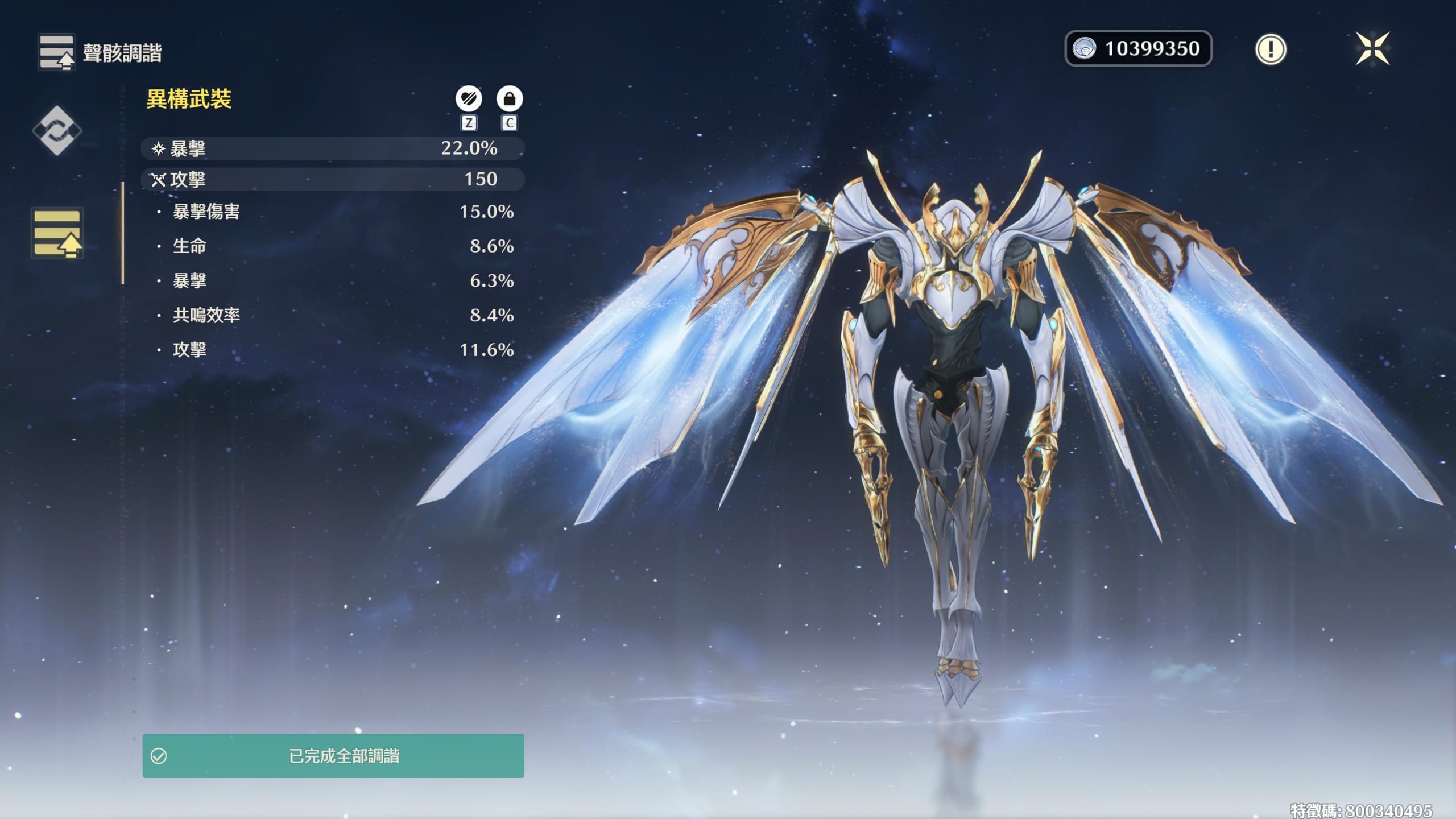Click the 聲骸調諧 header icon

[56, 52]
